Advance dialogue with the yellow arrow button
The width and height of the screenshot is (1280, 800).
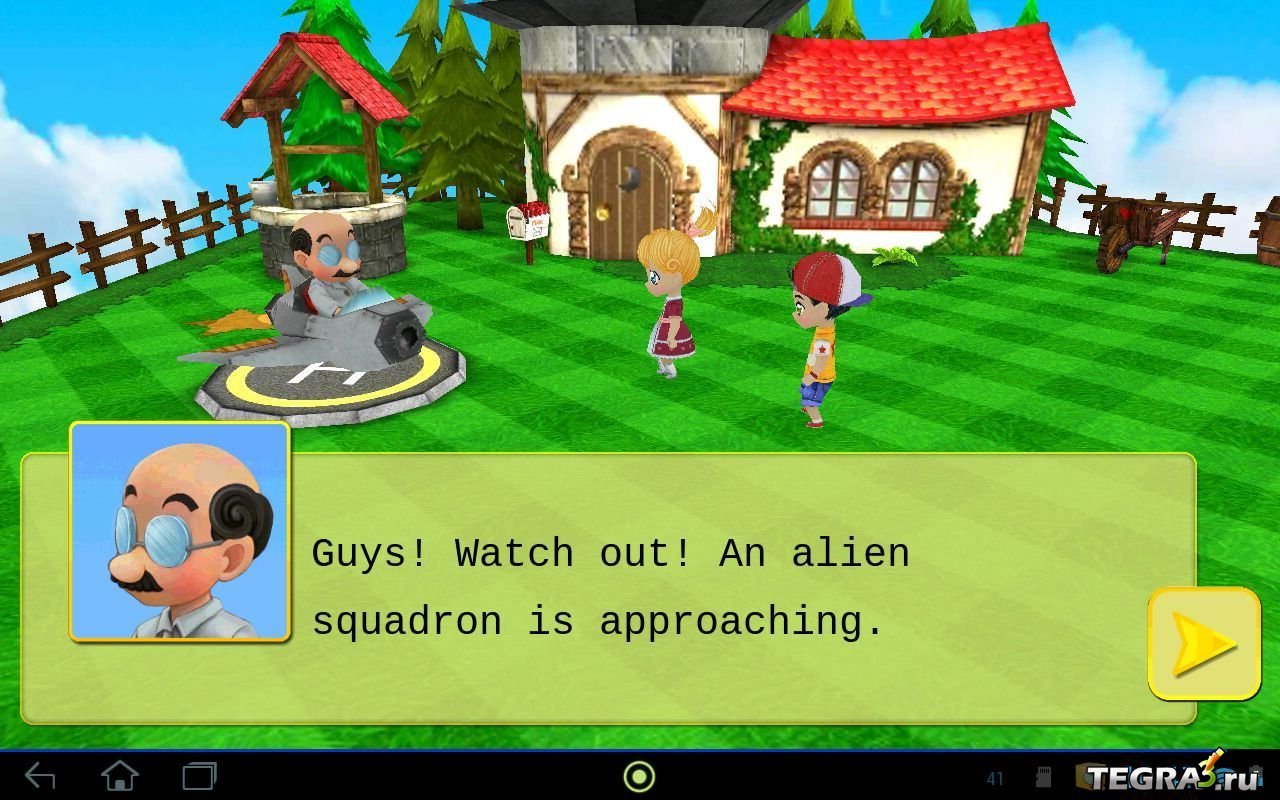(x=1203, y=643)
